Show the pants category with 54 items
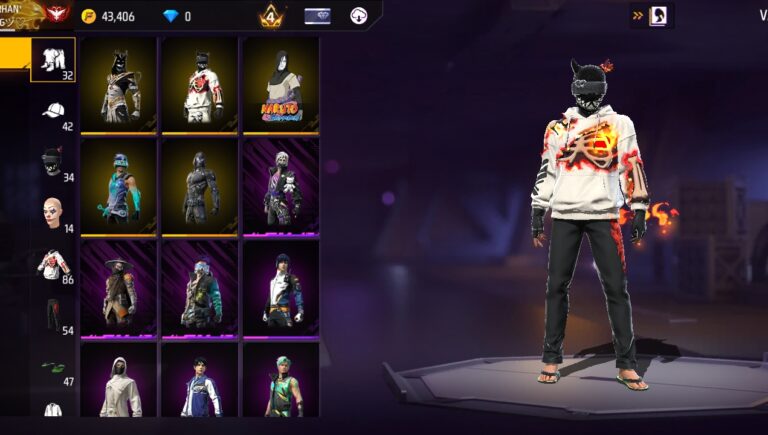The height and width of the screenshot is (435, 768). click(x=53, y=317)
